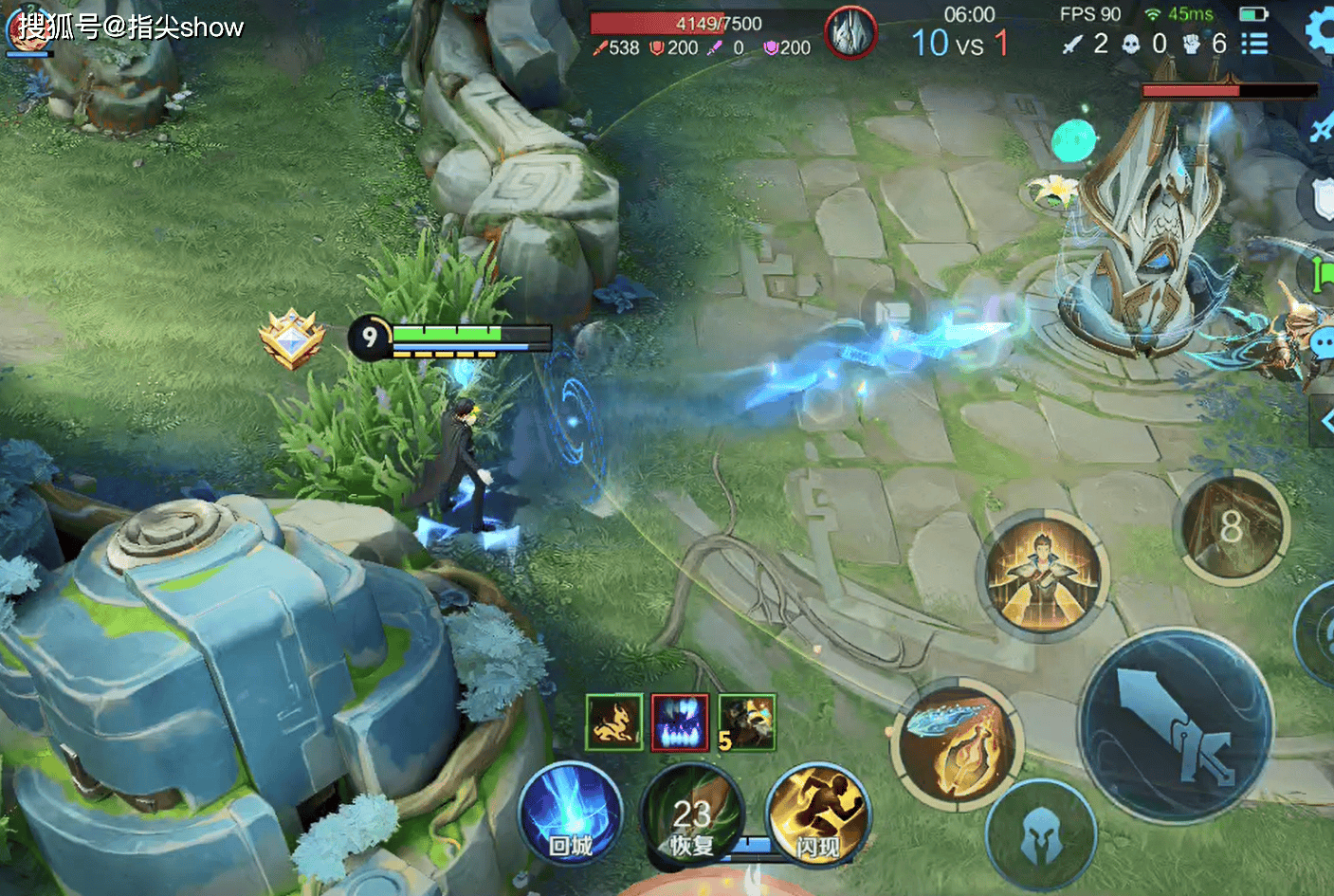Select the golden beast item icon
1334x896 pixels.
coord(613,722)
